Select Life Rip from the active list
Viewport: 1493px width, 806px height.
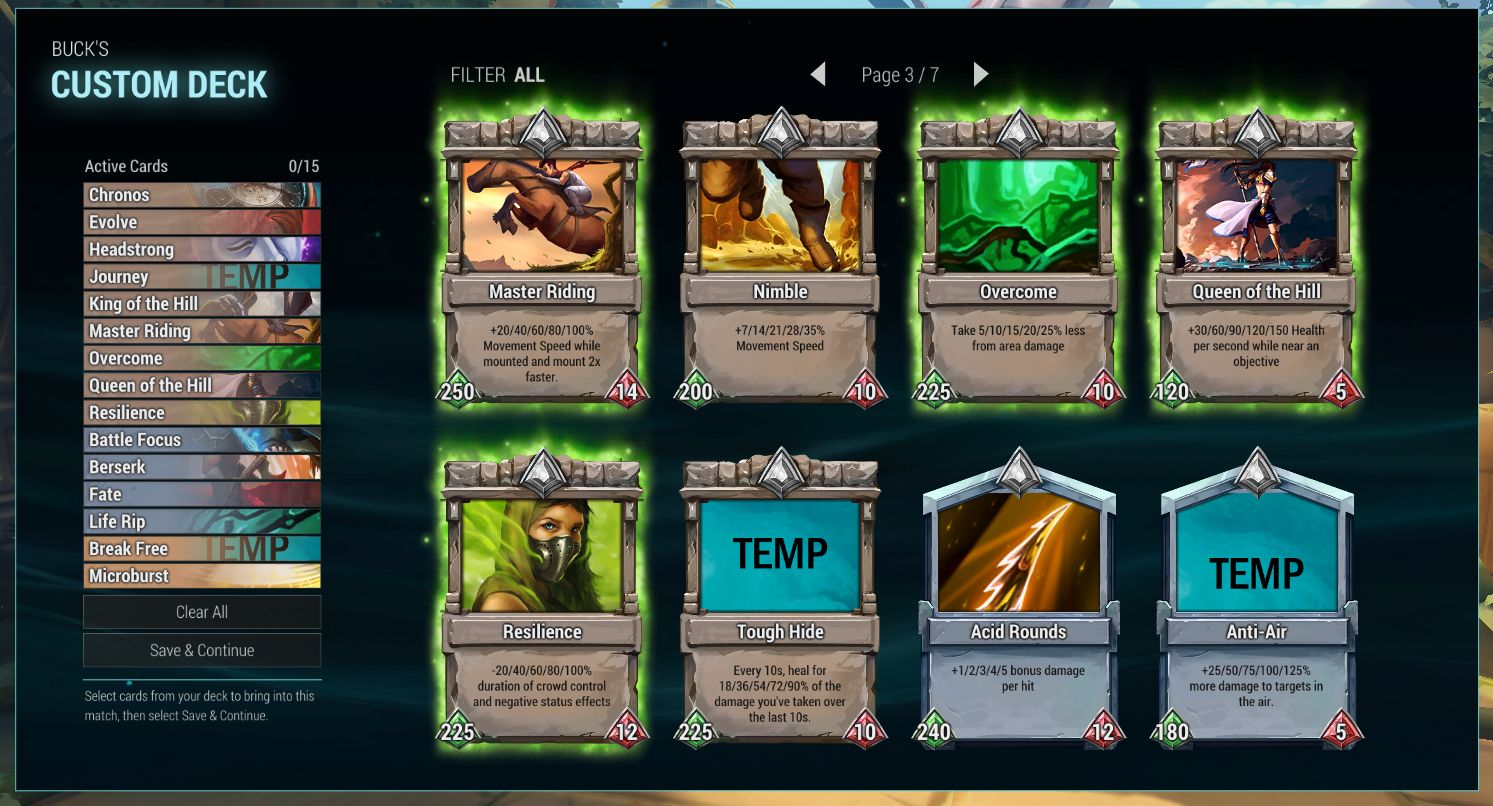coord(202,521)
